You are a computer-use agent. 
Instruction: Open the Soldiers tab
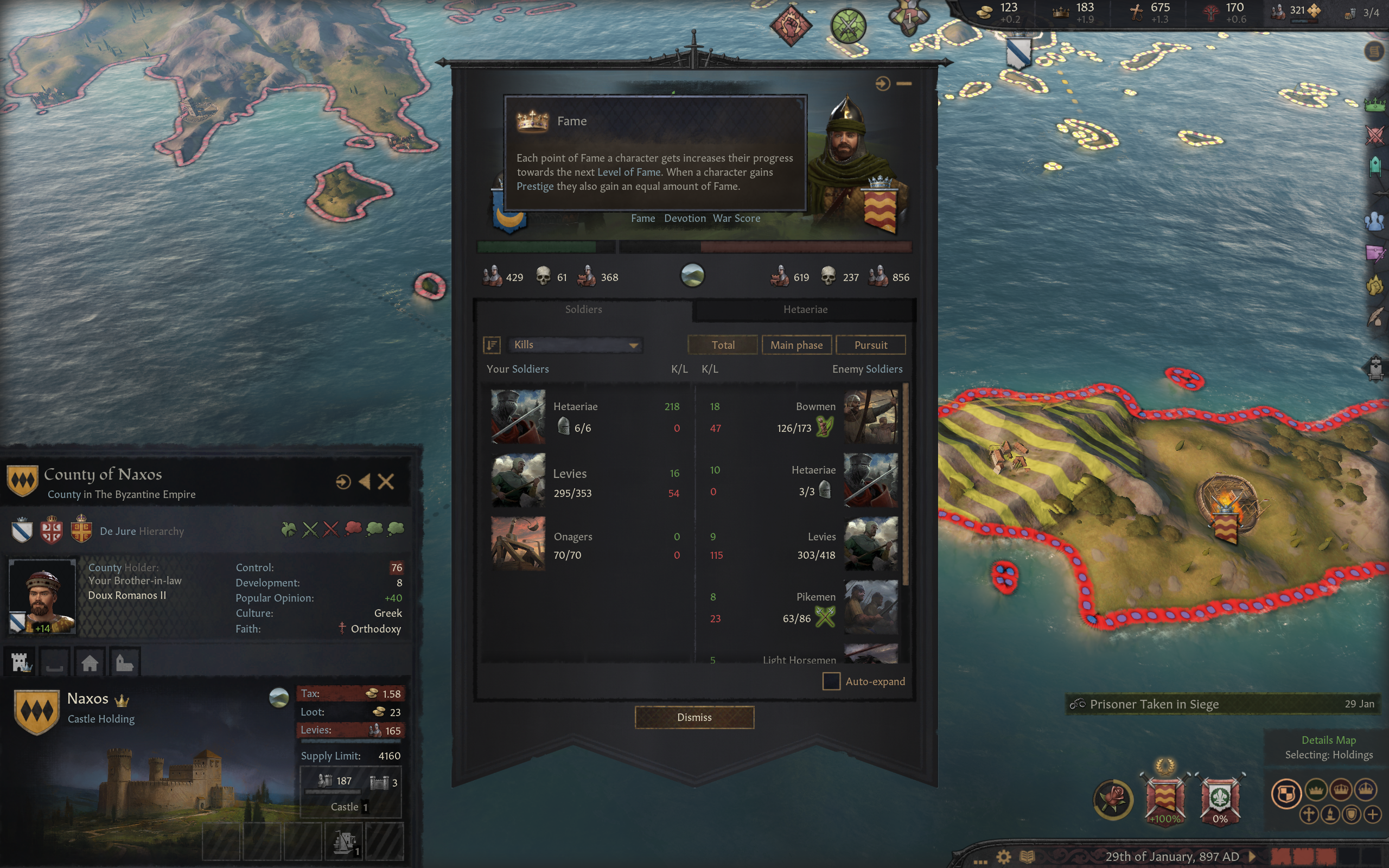(583, 309)
